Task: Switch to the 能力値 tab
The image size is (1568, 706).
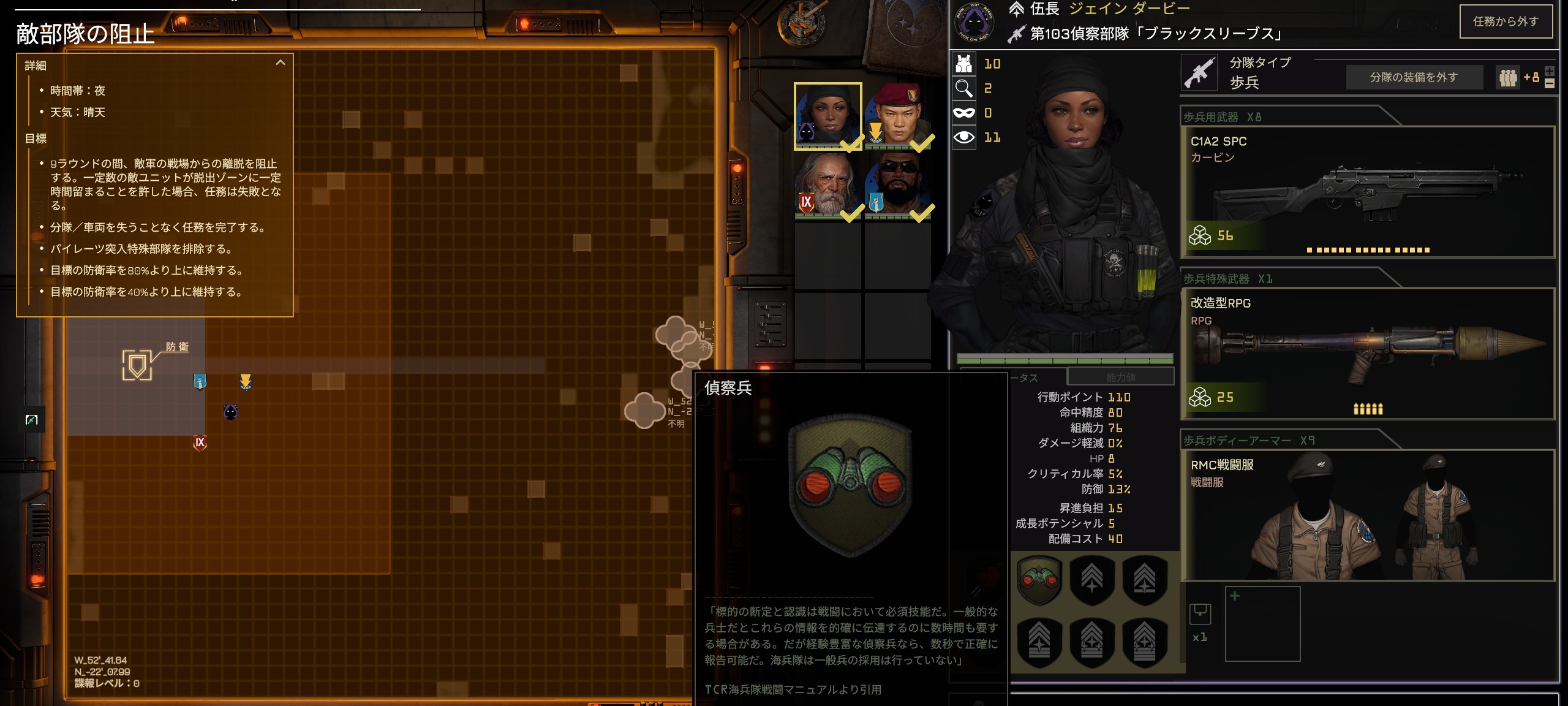Action: [x=1120, y=377]
